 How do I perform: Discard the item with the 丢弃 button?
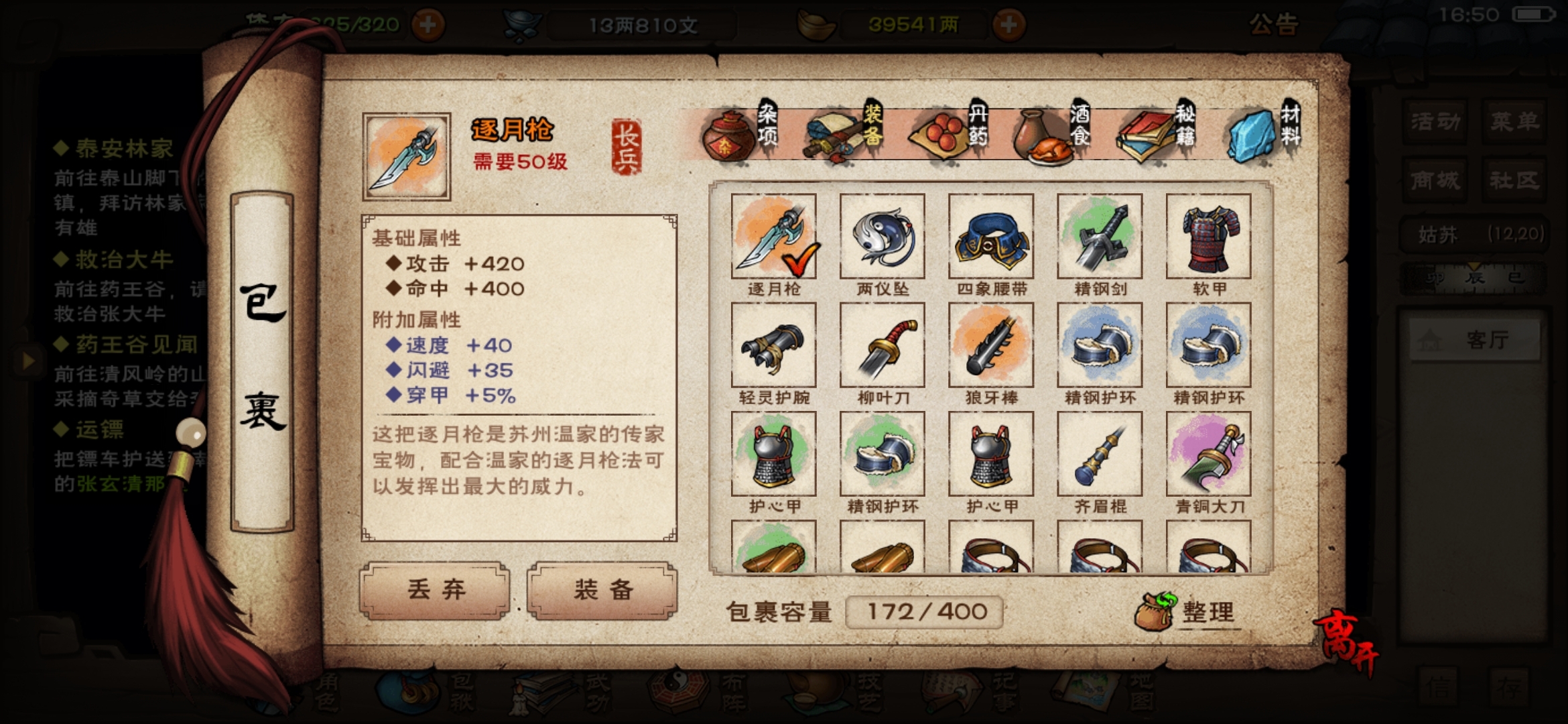[436, 590]
